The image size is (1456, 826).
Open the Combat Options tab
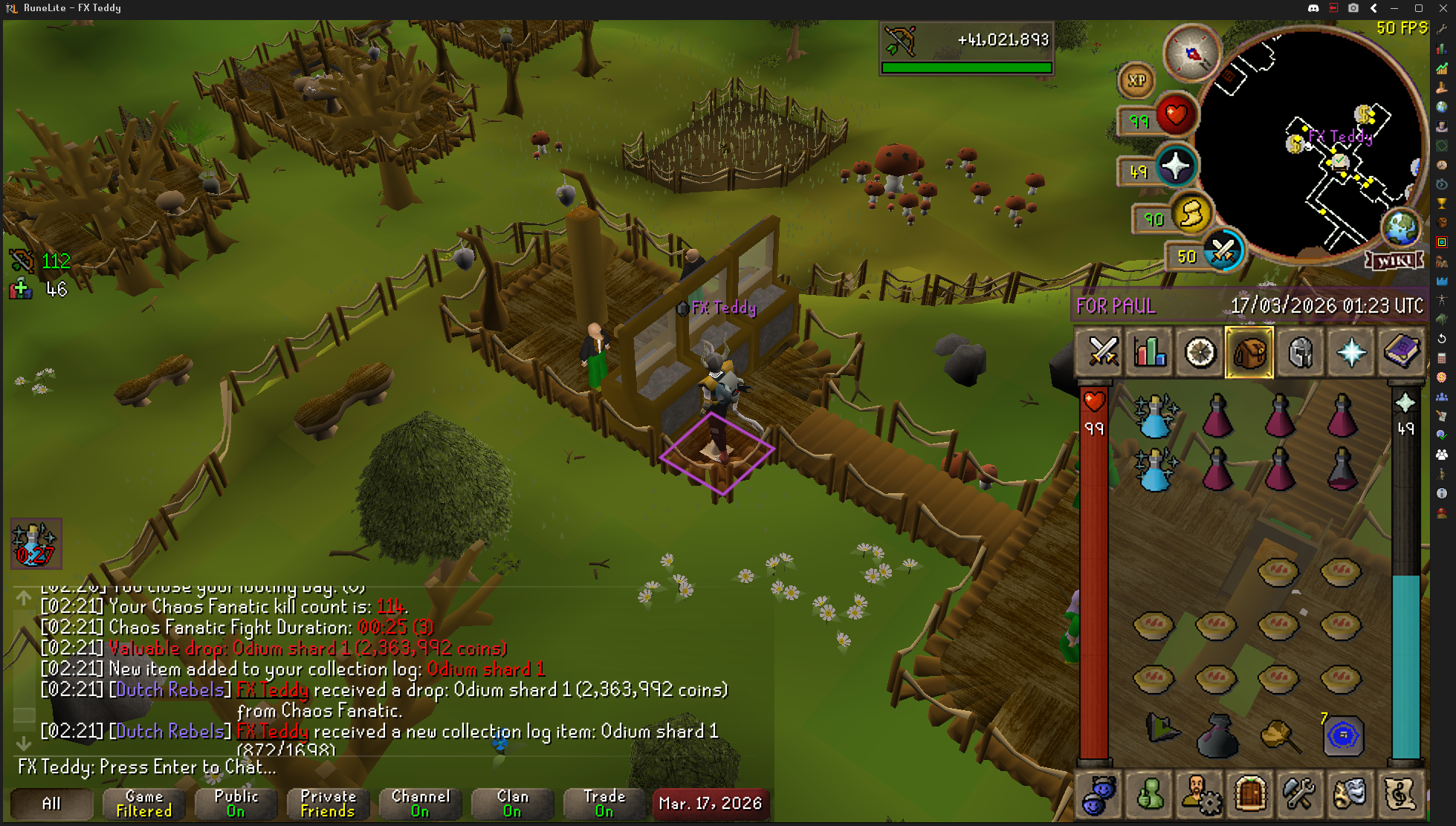tap(1102, 352)
